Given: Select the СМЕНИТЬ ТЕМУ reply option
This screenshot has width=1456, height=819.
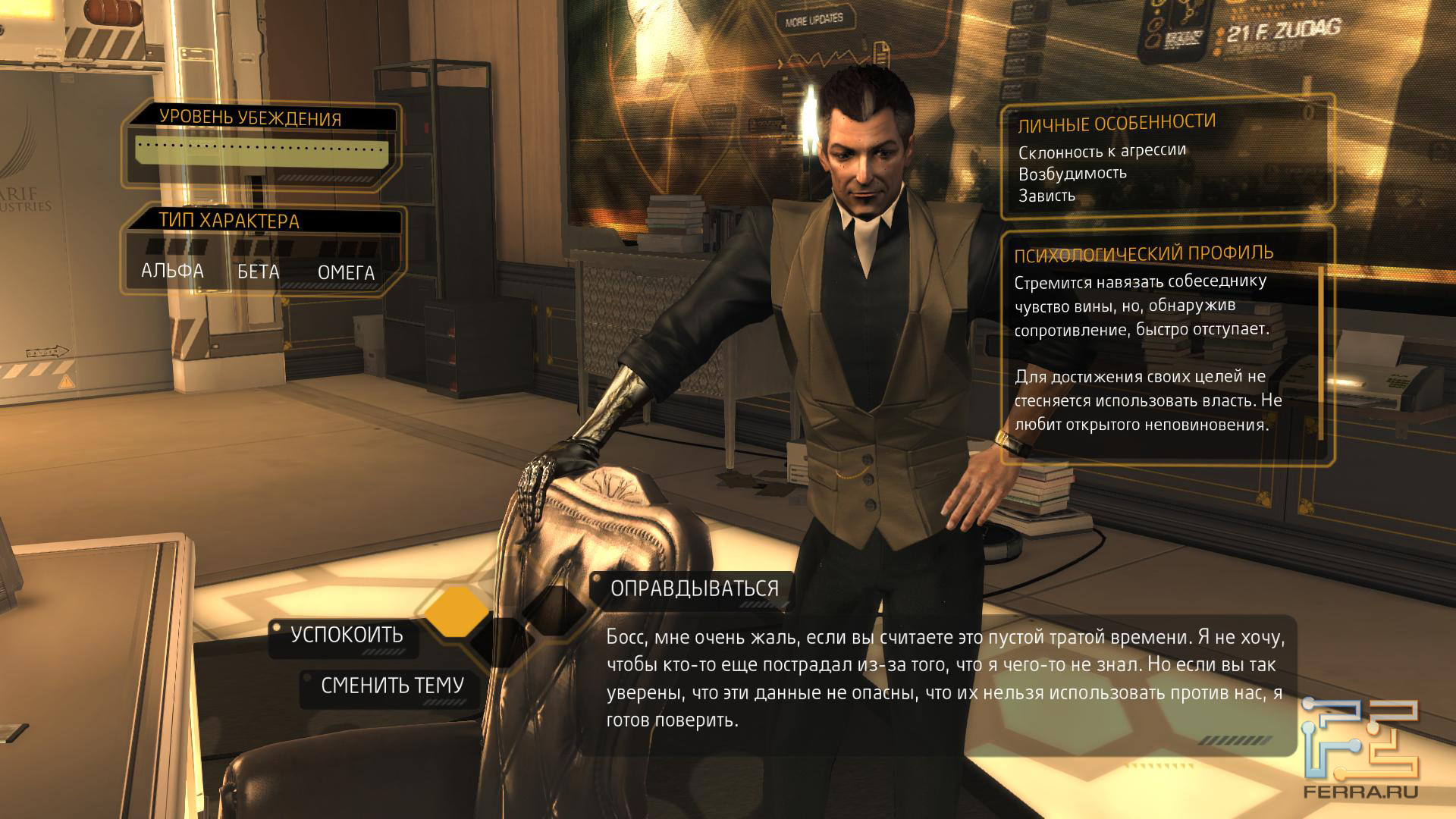Looking at the screenshot, I should (391, 686).
